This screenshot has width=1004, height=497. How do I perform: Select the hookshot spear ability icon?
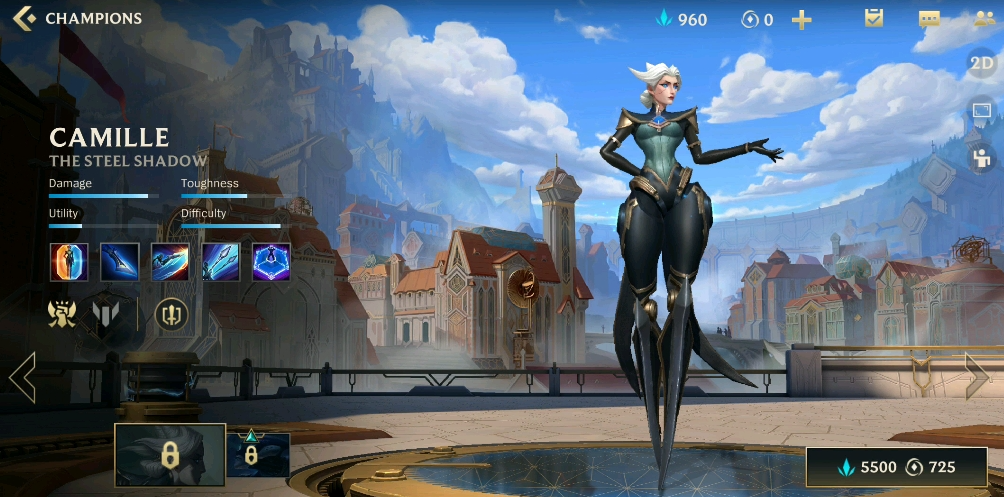coord(221,262)
